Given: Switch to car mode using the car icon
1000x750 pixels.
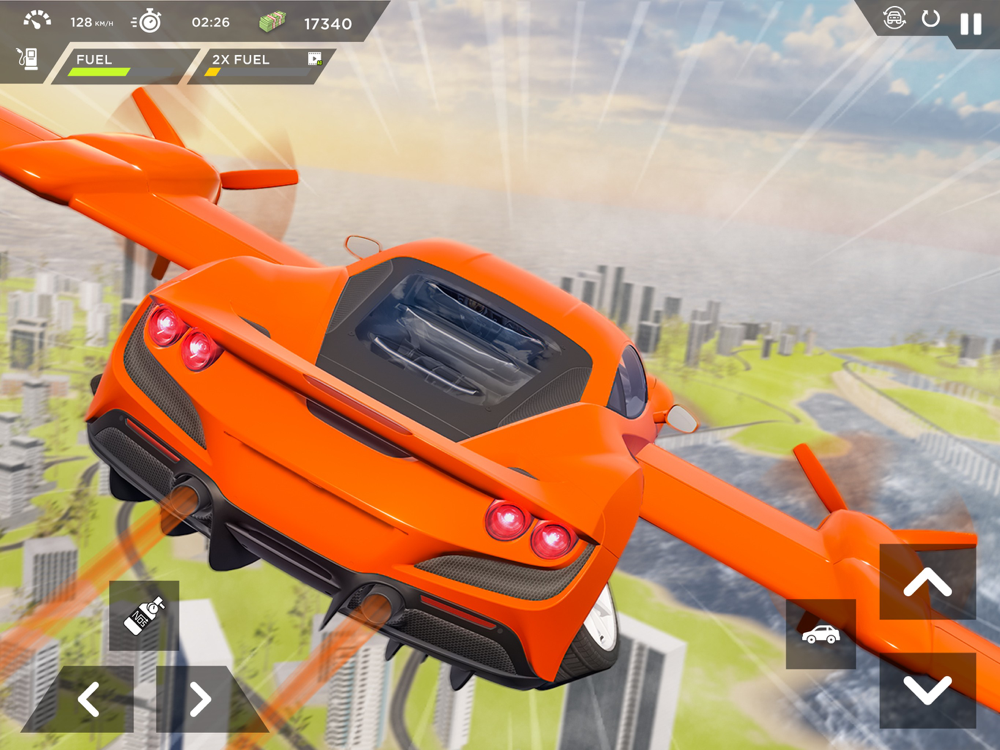Looking at the screenshot, I should pos(821,634).
